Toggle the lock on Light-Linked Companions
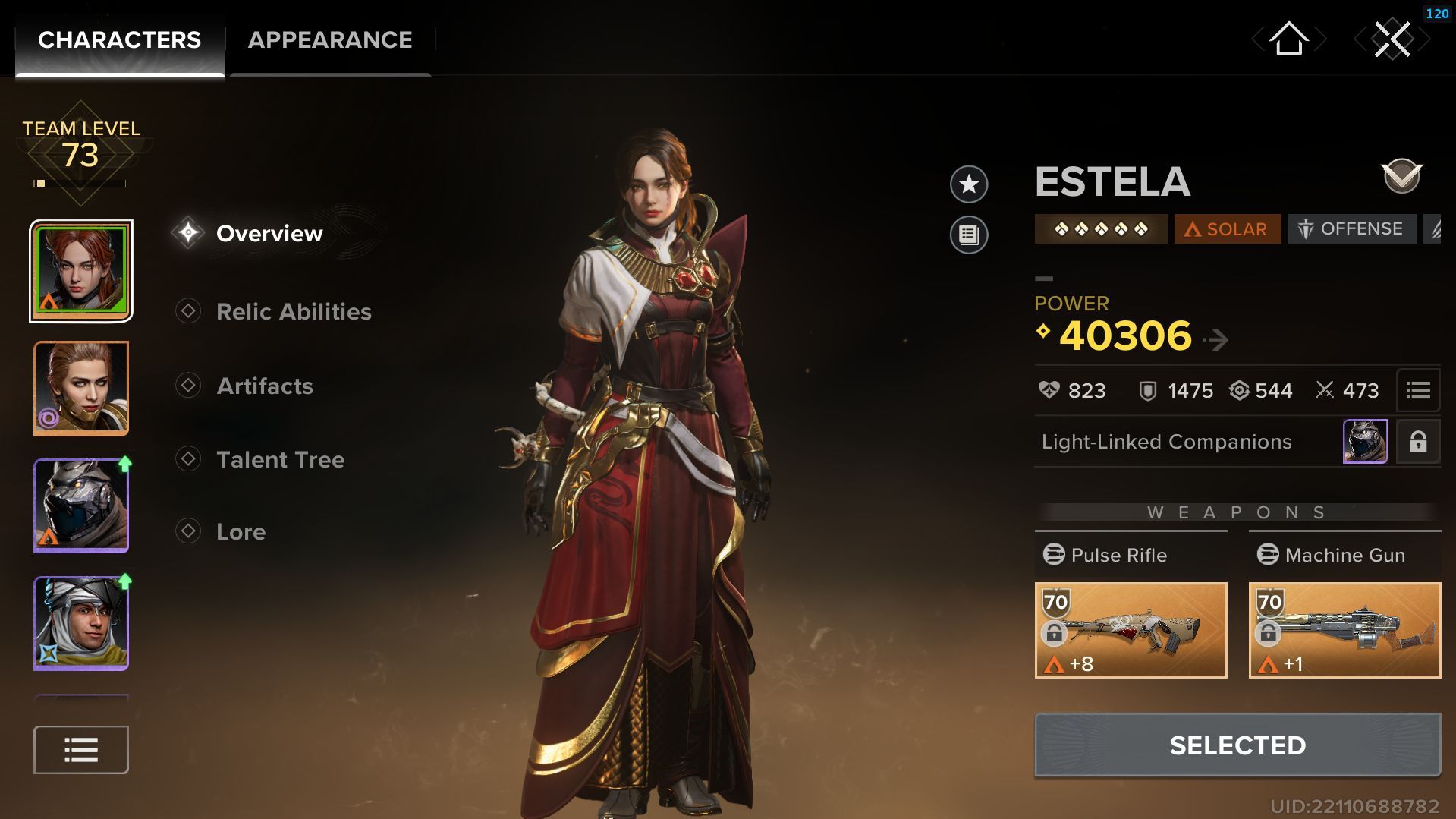The height and width of the screenshot is (819, 1456). click(1418, 441)
